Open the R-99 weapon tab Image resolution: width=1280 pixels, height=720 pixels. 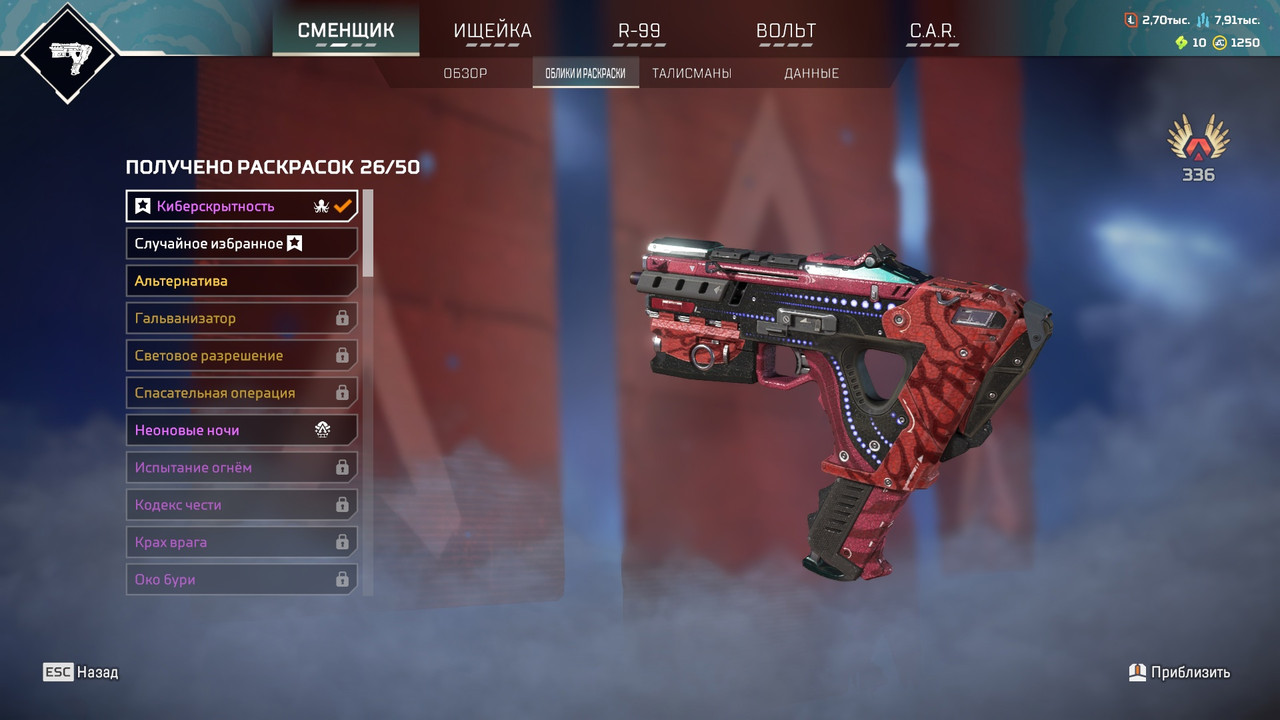[x=639, y=31]
